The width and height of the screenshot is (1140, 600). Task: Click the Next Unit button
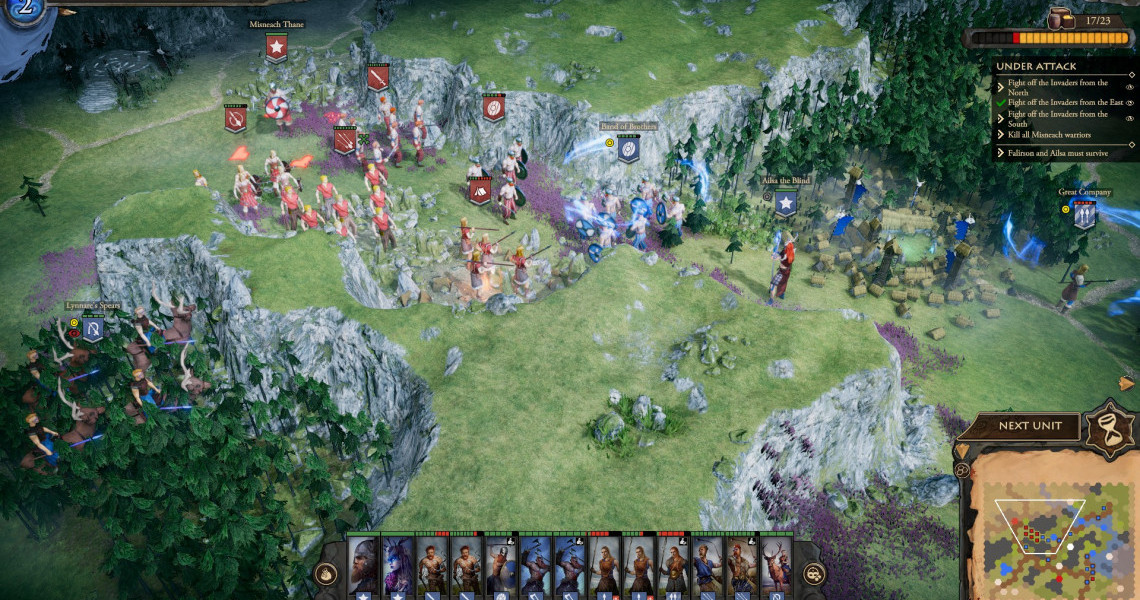click(1030, 426)
